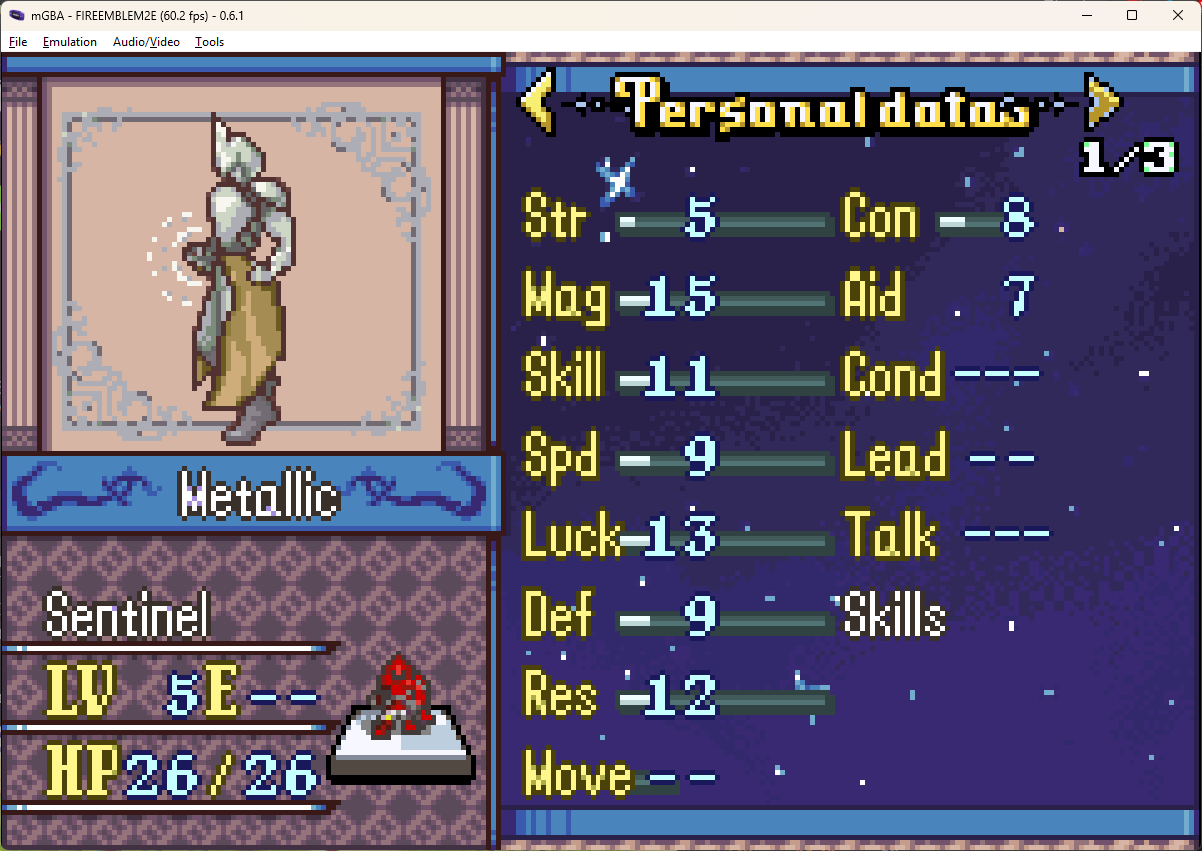Open the Tools menu
Viewport: 1202px width, 851px height.
click(209, 42)
